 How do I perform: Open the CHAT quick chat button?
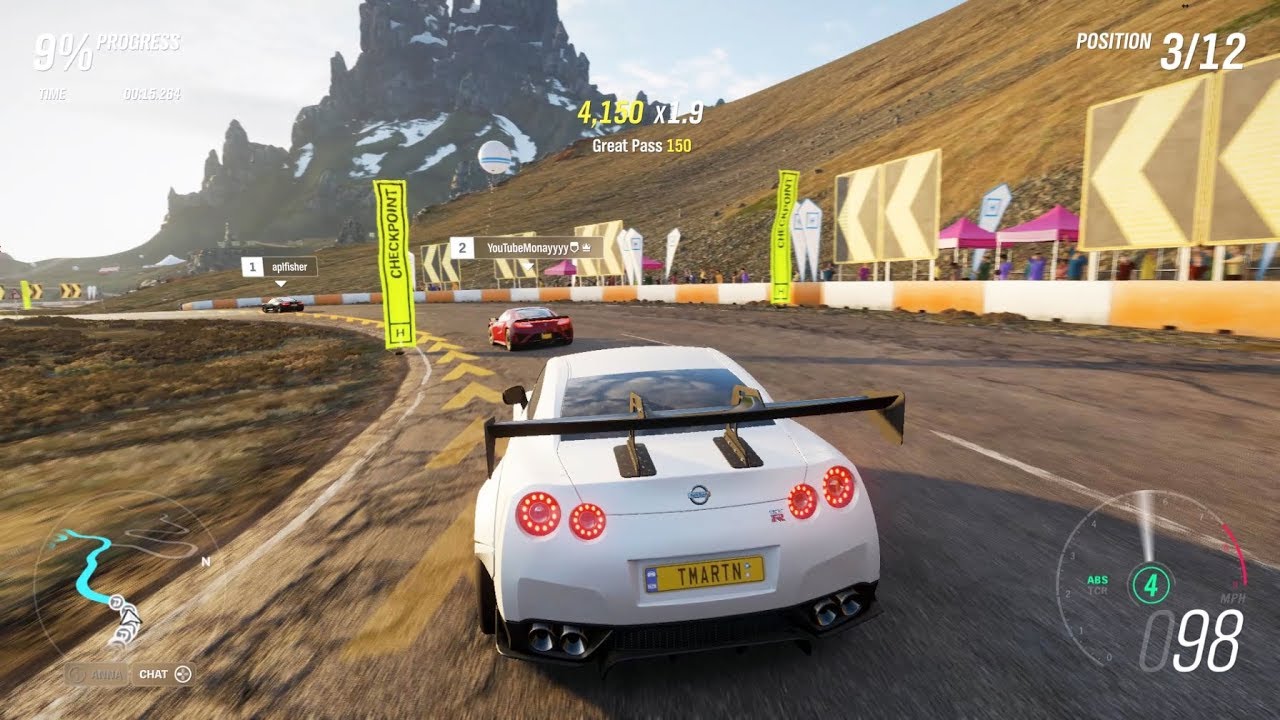pos(163,674)
